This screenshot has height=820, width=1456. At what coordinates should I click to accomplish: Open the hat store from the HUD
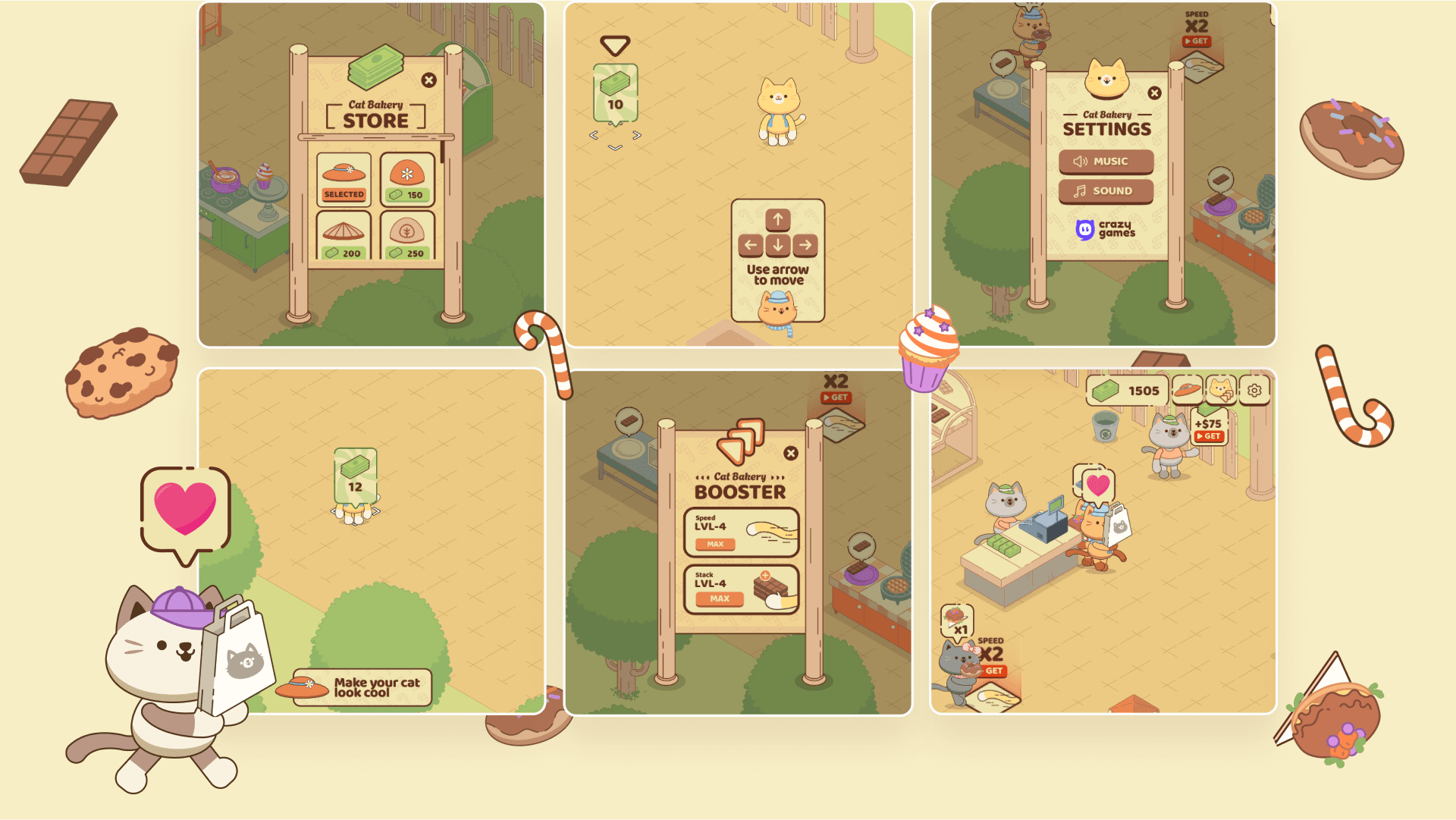pos(1188,390)
